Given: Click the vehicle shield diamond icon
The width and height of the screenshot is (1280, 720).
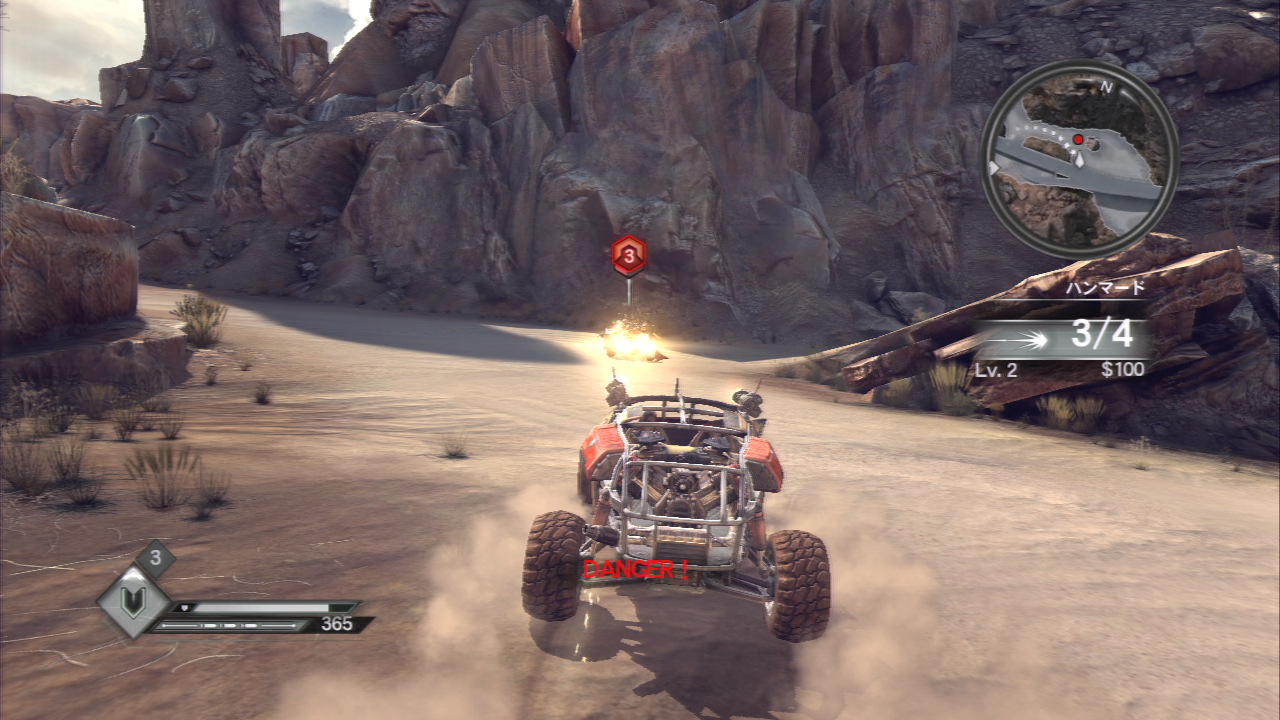Looking at the screenshot, I should point(133,602).
